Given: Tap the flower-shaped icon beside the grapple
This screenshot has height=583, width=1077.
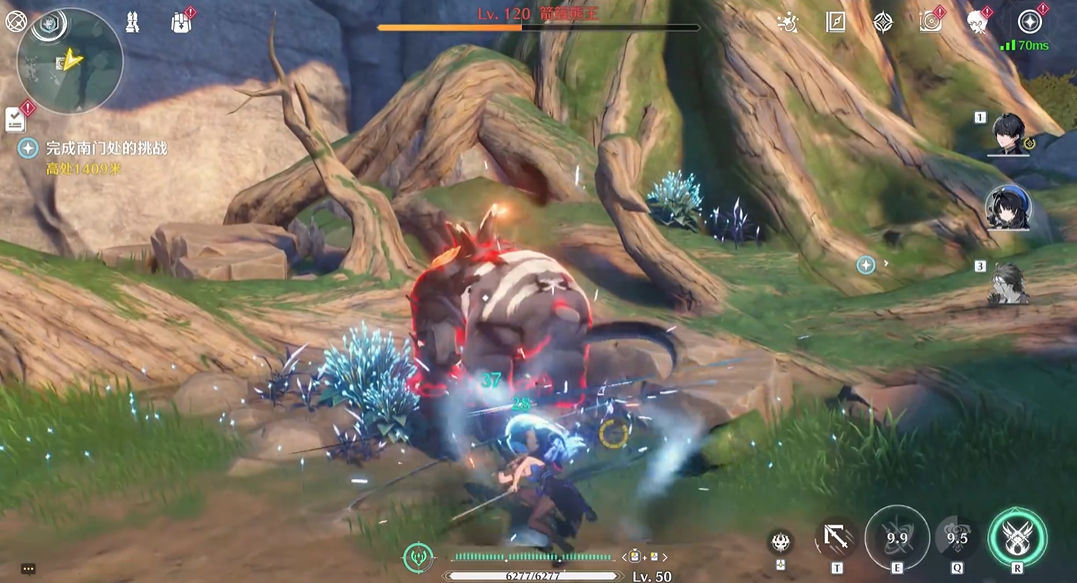Looking at the screenshot, I should coord(781,543).
